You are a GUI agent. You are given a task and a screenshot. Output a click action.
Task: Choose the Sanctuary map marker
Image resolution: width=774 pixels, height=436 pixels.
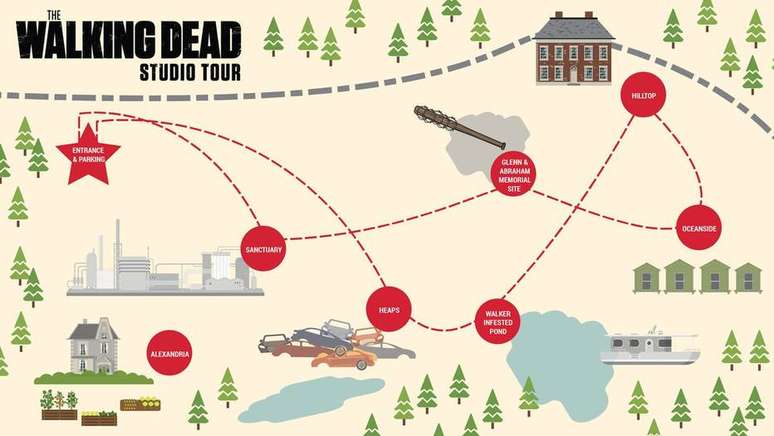click(264, 249)
